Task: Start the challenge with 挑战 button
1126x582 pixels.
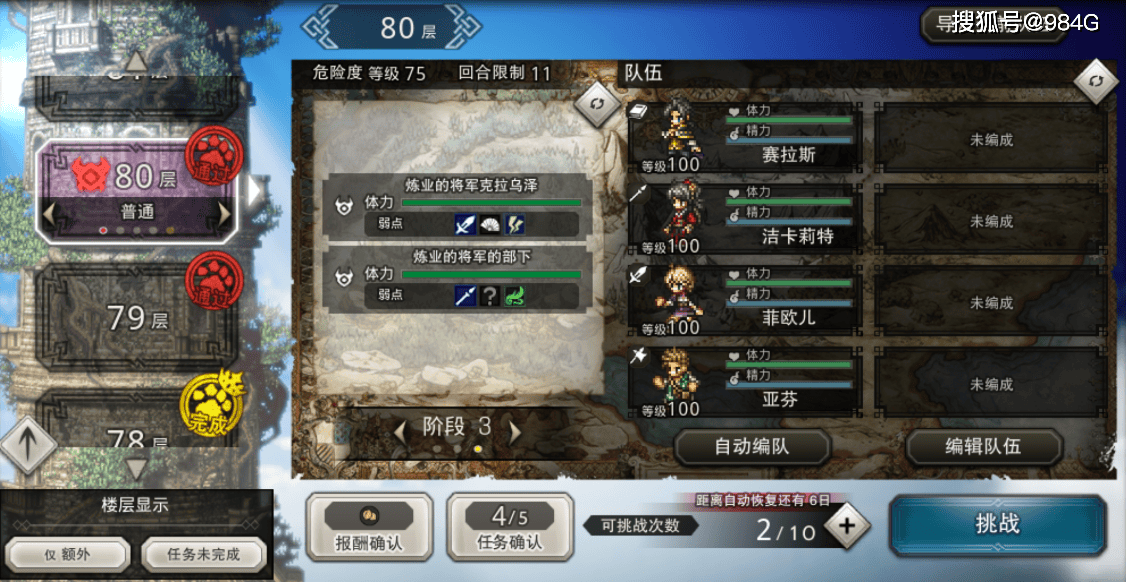Action: pyautogui.click(x=997, y=525)
